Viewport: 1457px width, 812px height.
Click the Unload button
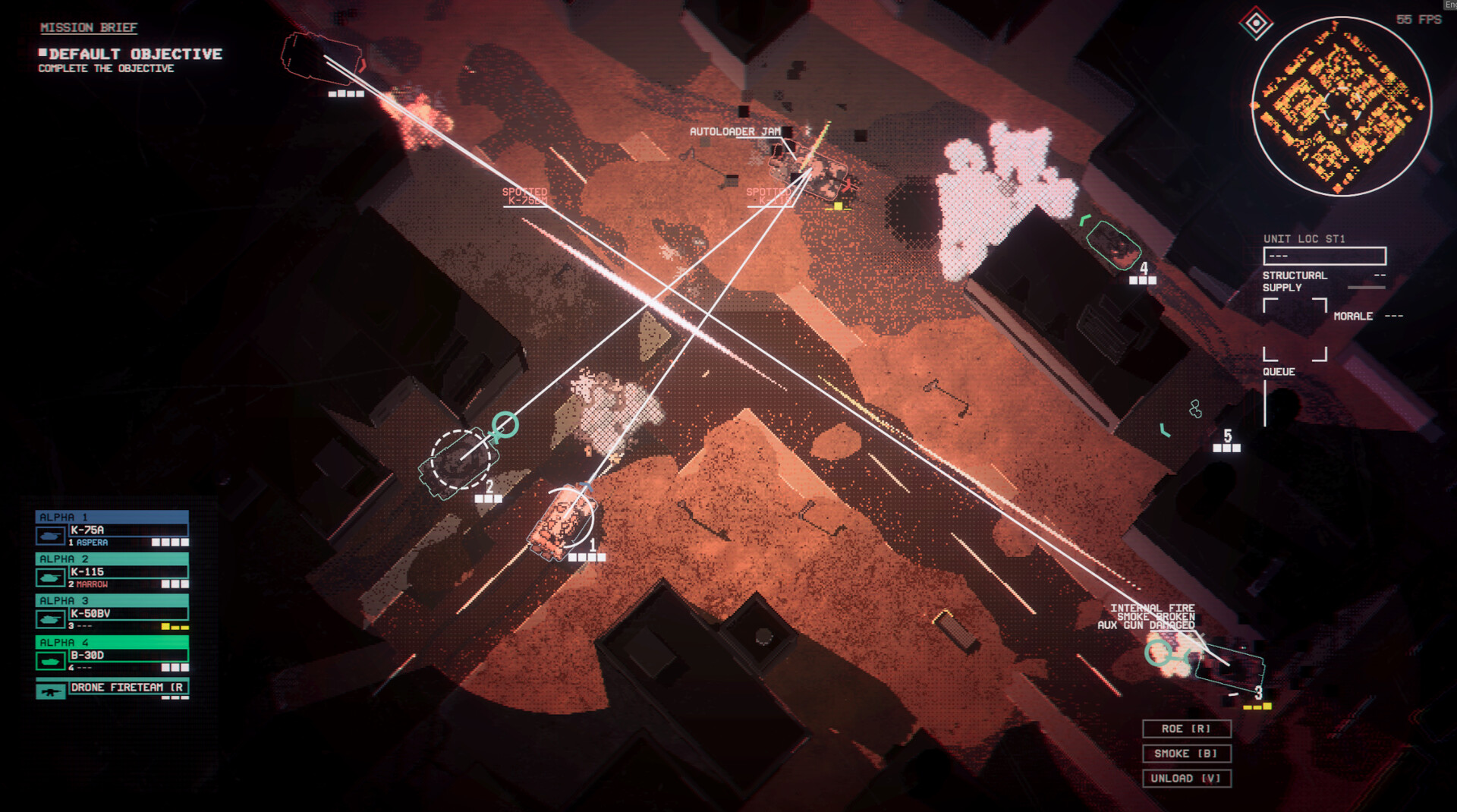point(1186,779)
